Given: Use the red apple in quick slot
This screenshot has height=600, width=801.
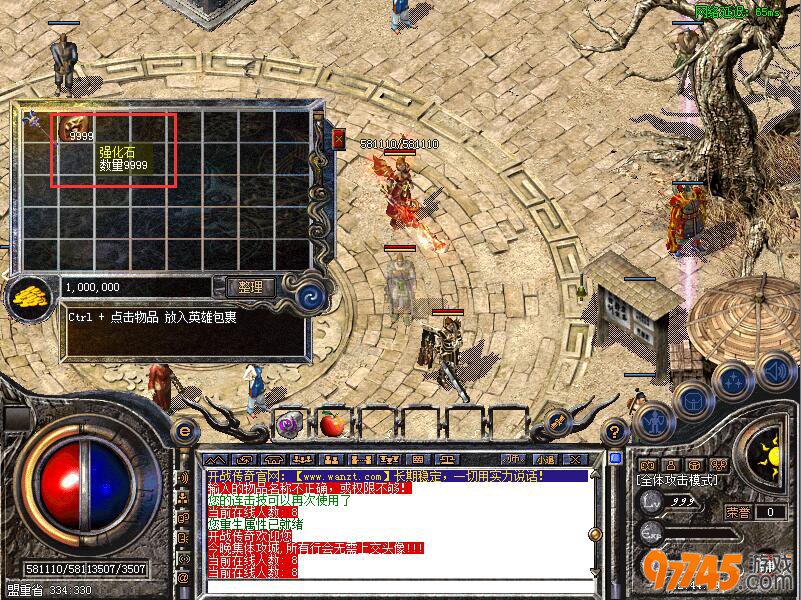Looking at the screenshot, I should click(333, 424).
